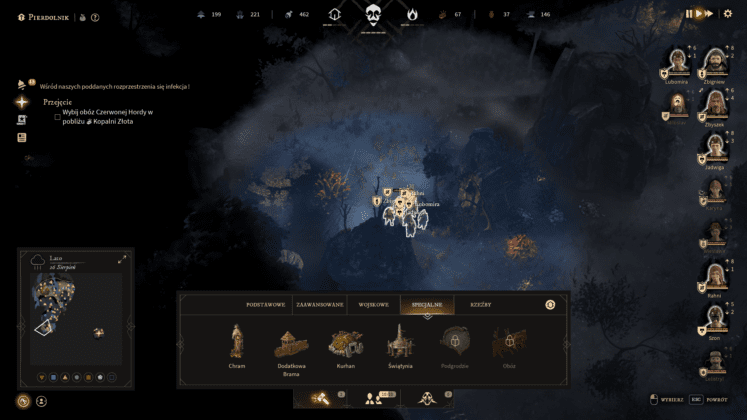
Task: Switch to the Rzeźby tab
Action: pos(480,304)
